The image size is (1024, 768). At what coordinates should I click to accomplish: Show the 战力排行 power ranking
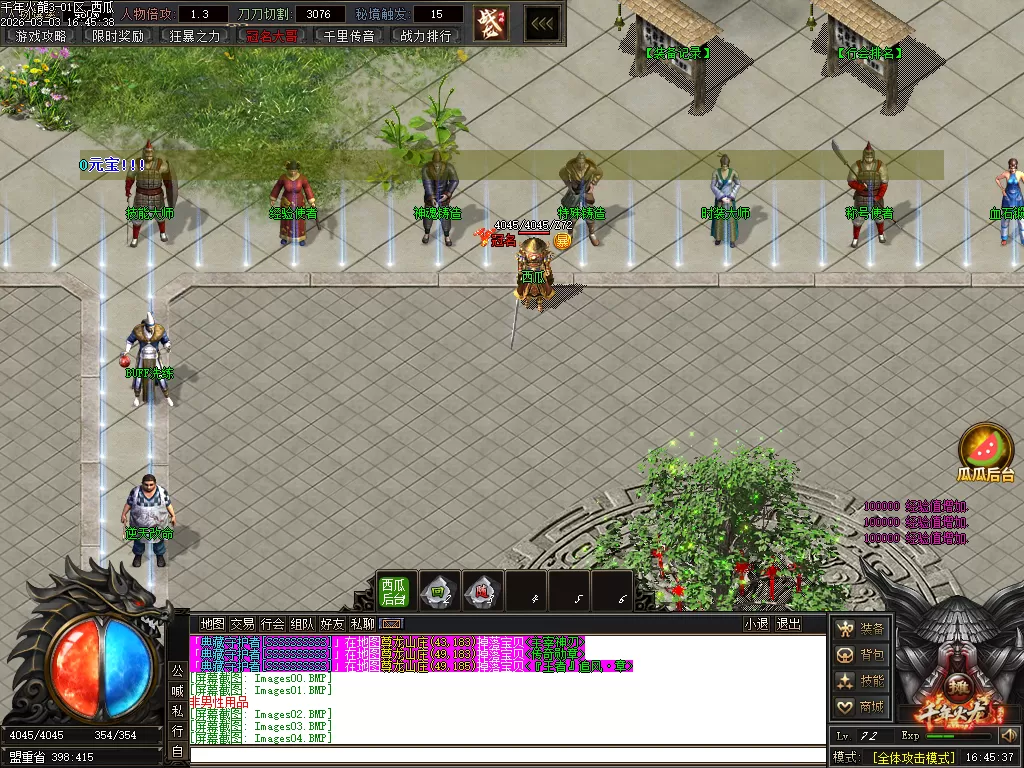[x=426, y=36]
